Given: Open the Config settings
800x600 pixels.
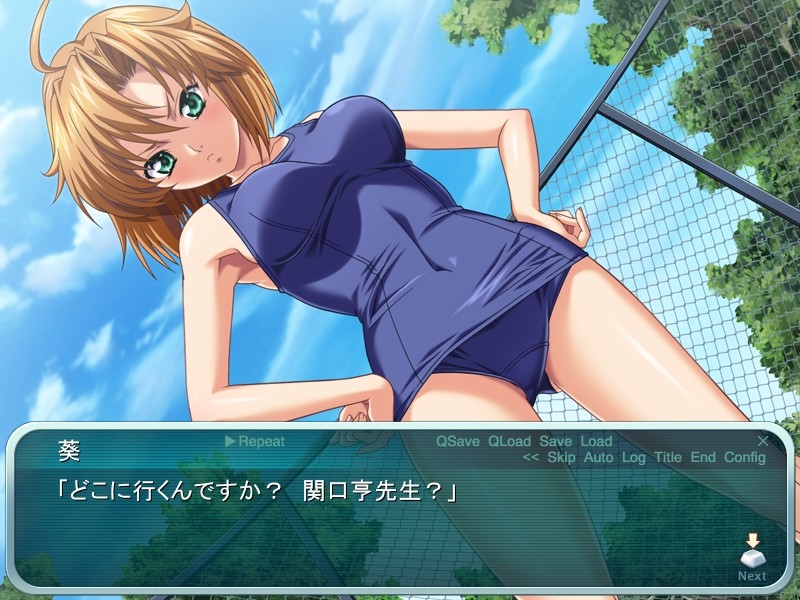Looking at the screenshot, I should pos(745,458).
